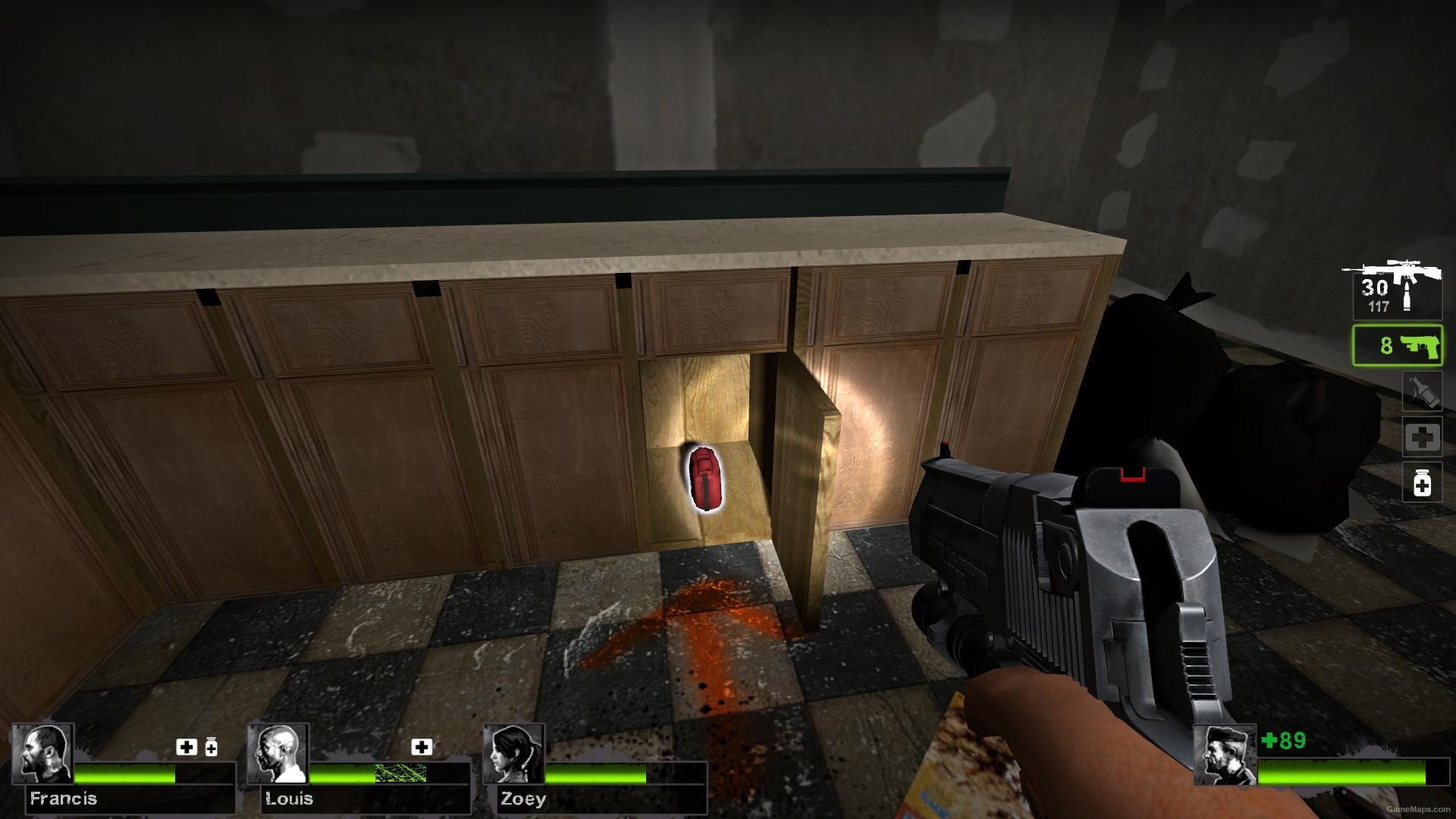
Task: Click Louis's teammate portrait
Action: click(x=278, y=754)
